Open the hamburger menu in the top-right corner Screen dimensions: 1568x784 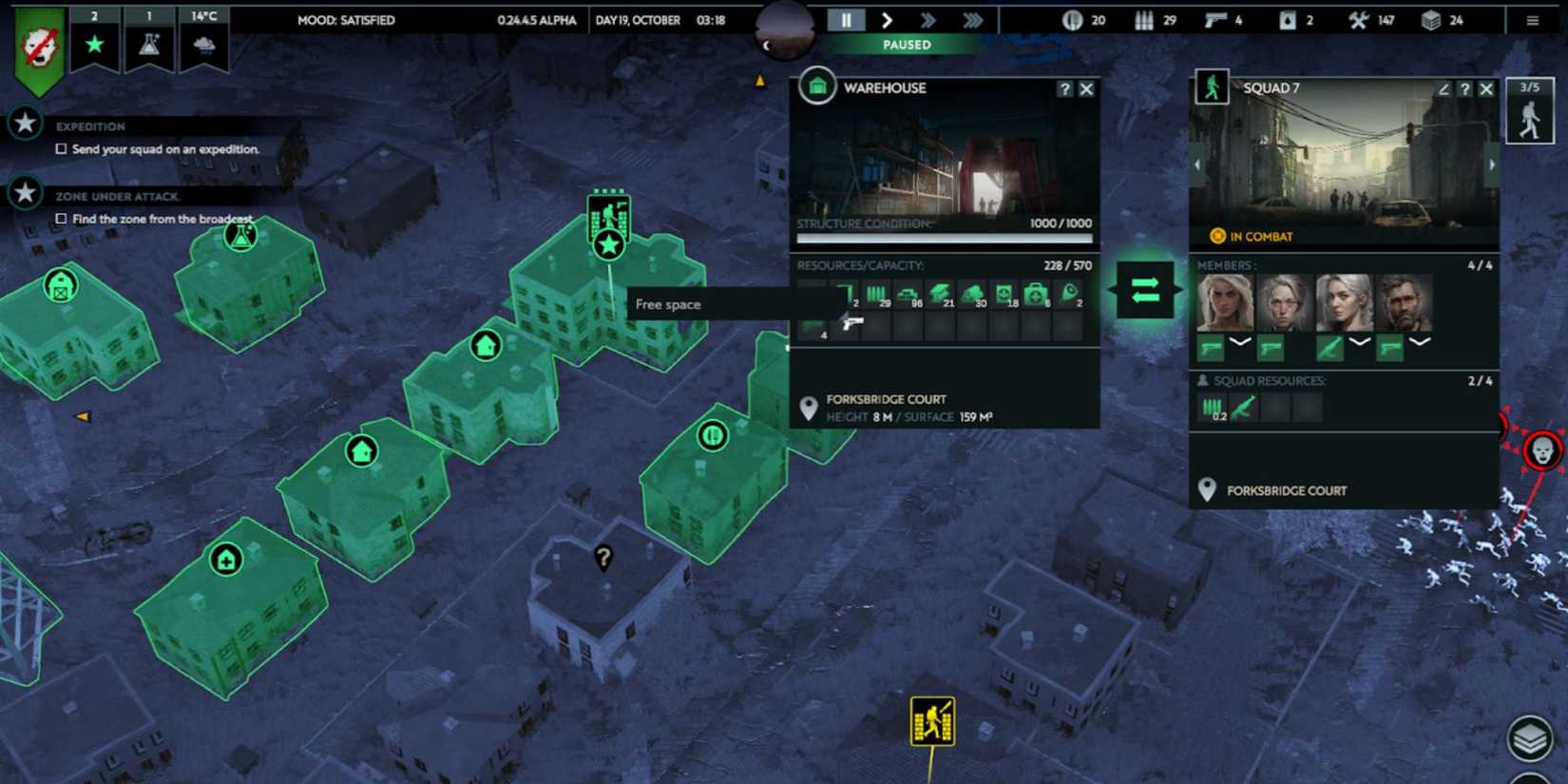tap(1533, 19)
